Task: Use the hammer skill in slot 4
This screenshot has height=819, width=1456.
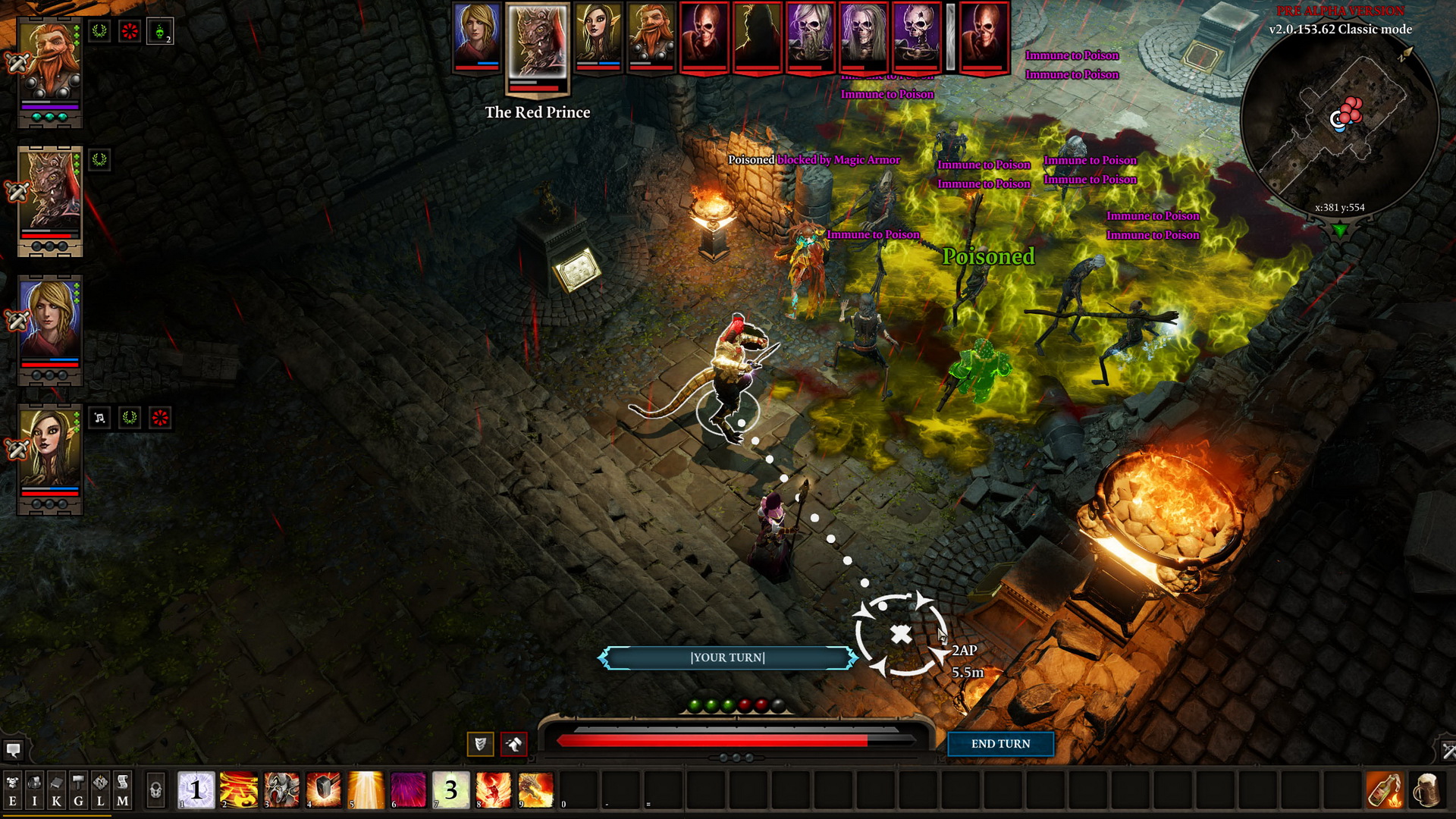Action: tap(324, 790)
